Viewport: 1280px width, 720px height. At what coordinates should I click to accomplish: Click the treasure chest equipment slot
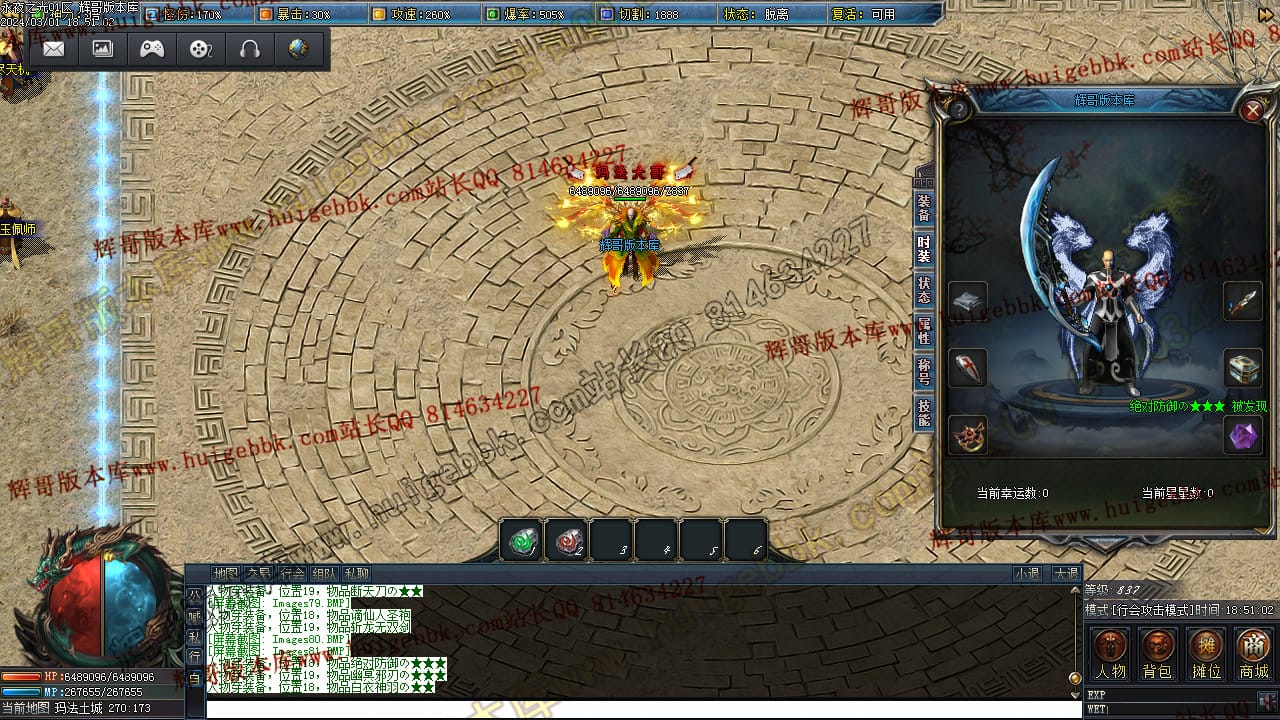1243,368
